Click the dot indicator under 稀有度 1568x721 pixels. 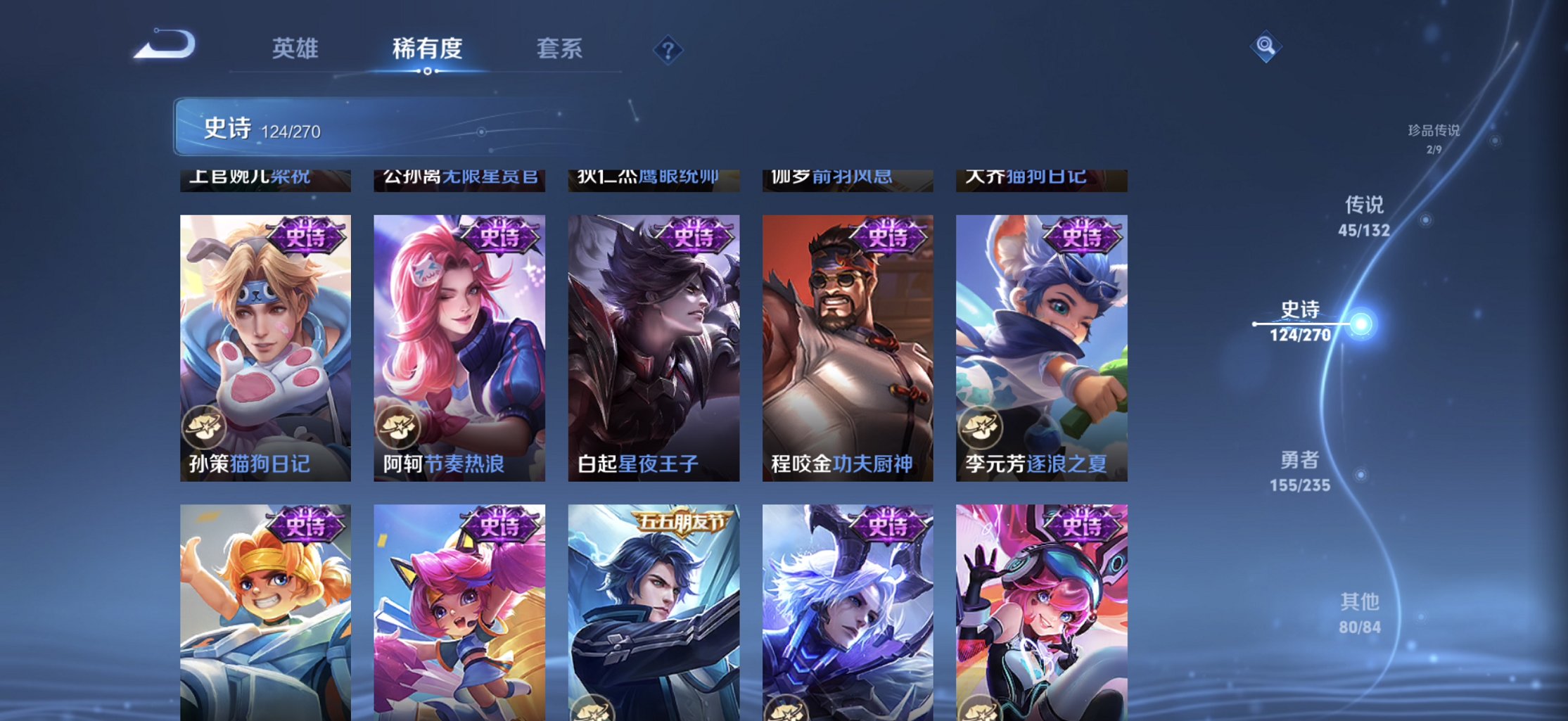point(428,72)
